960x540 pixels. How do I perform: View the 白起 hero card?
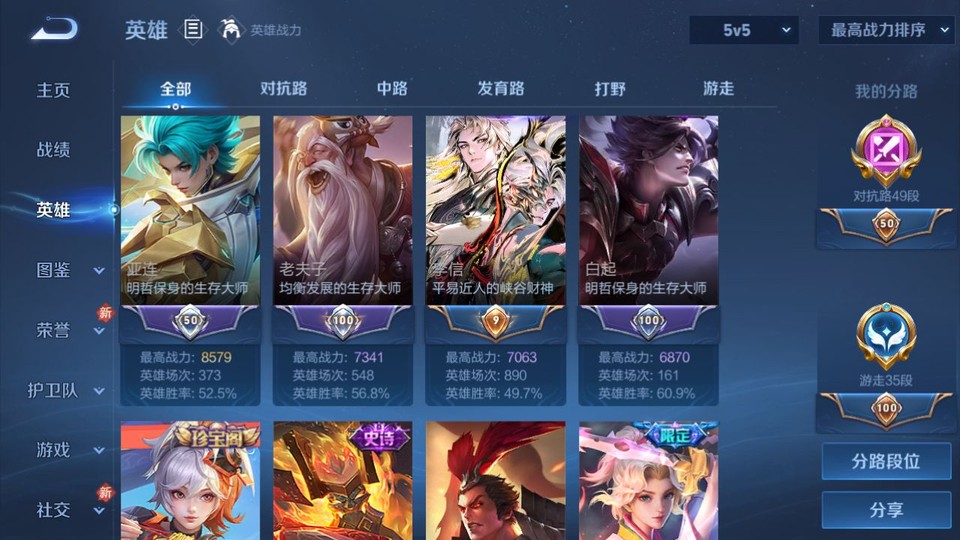coord(649,210)
